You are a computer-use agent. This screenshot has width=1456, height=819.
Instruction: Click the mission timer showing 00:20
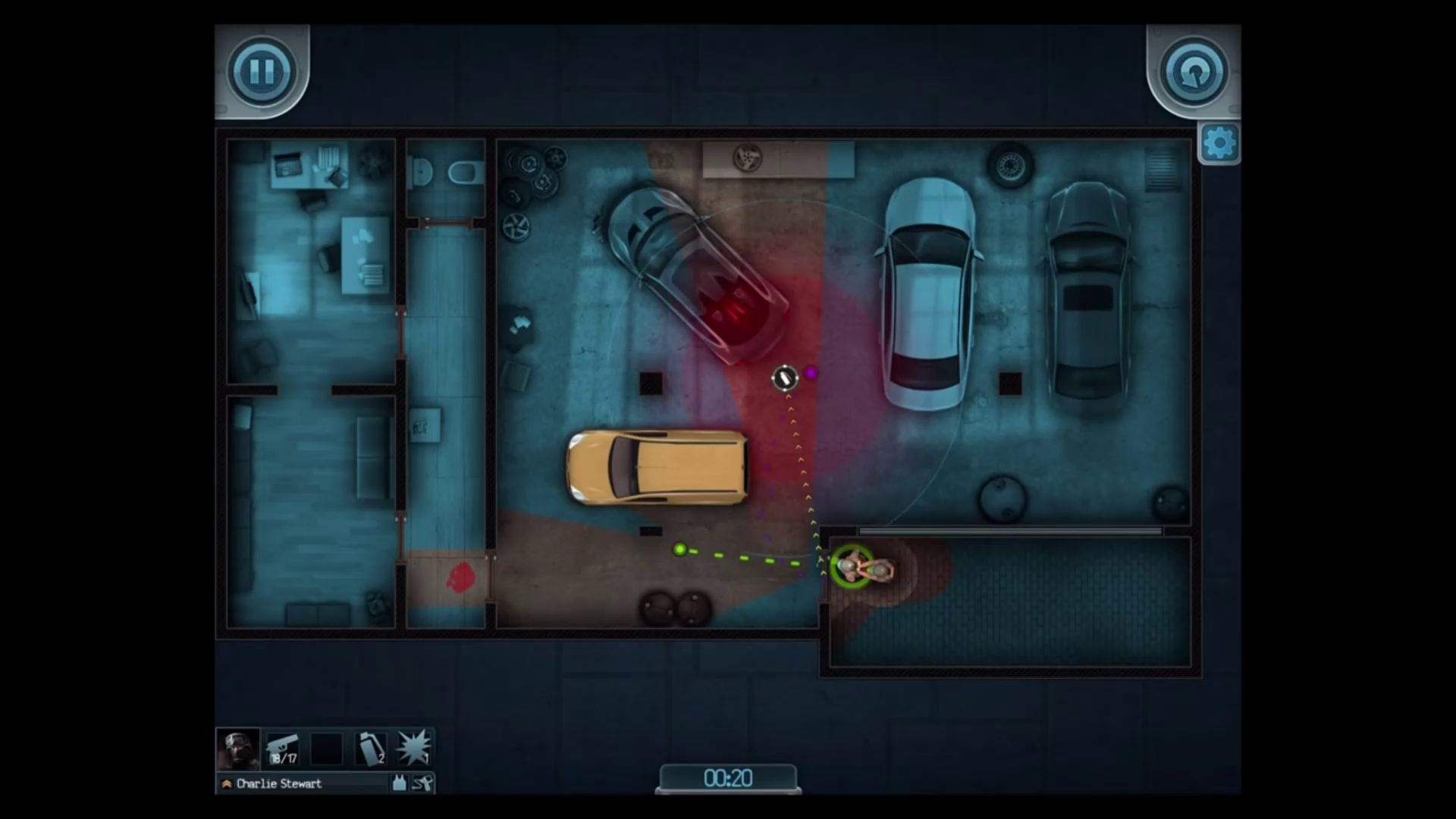[728, 778]
